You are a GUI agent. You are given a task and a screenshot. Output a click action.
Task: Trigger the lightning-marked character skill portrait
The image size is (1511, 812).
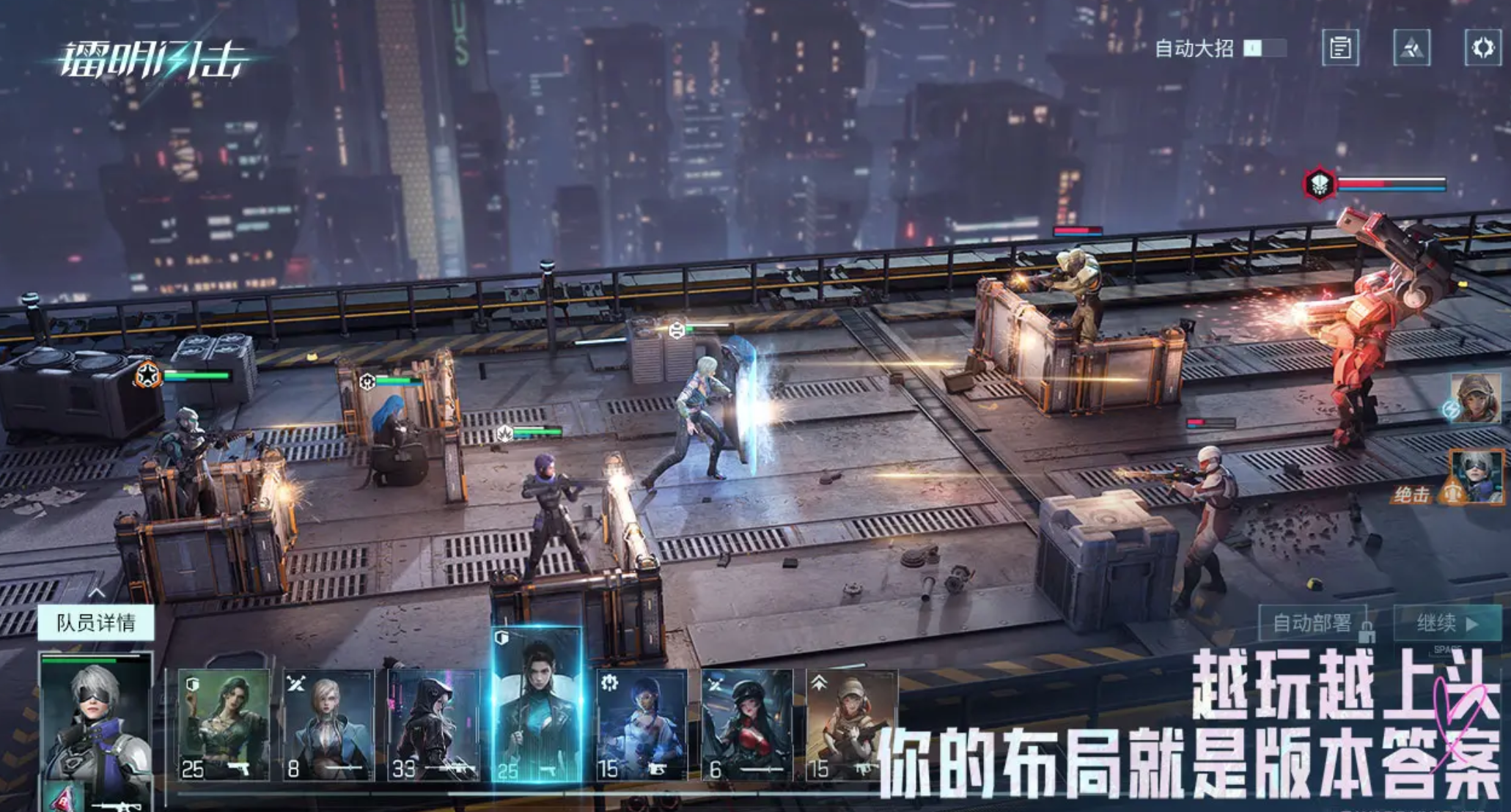(x=1475, y=397)
